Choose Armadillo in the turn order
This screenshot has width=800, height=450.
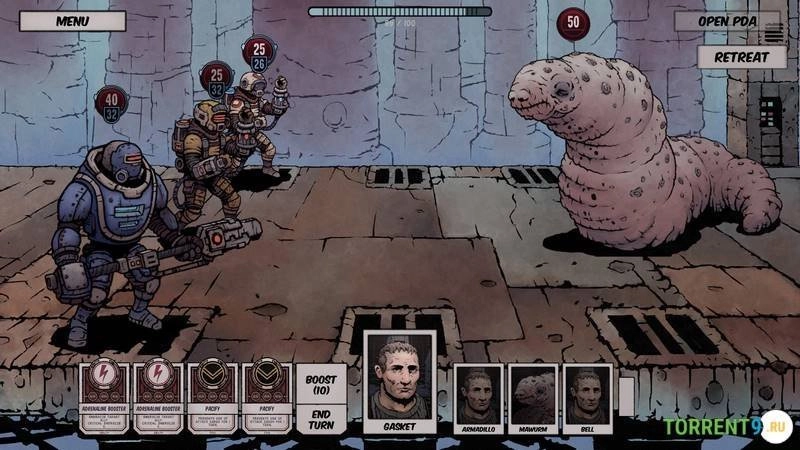point(478,400)
